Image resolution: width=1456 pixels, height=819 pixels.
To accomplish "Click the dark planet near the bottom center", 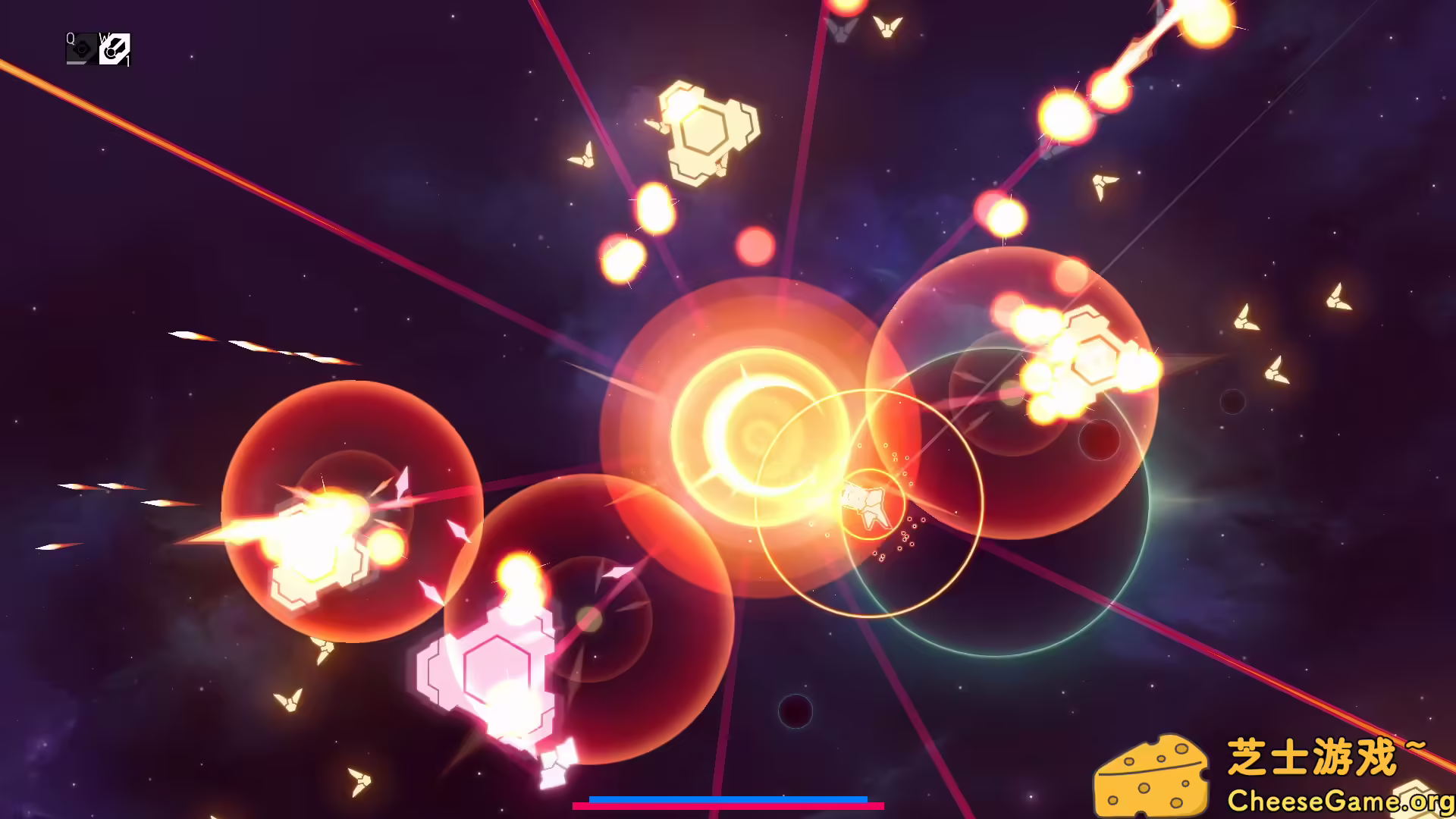I will (x=795, y=709).
